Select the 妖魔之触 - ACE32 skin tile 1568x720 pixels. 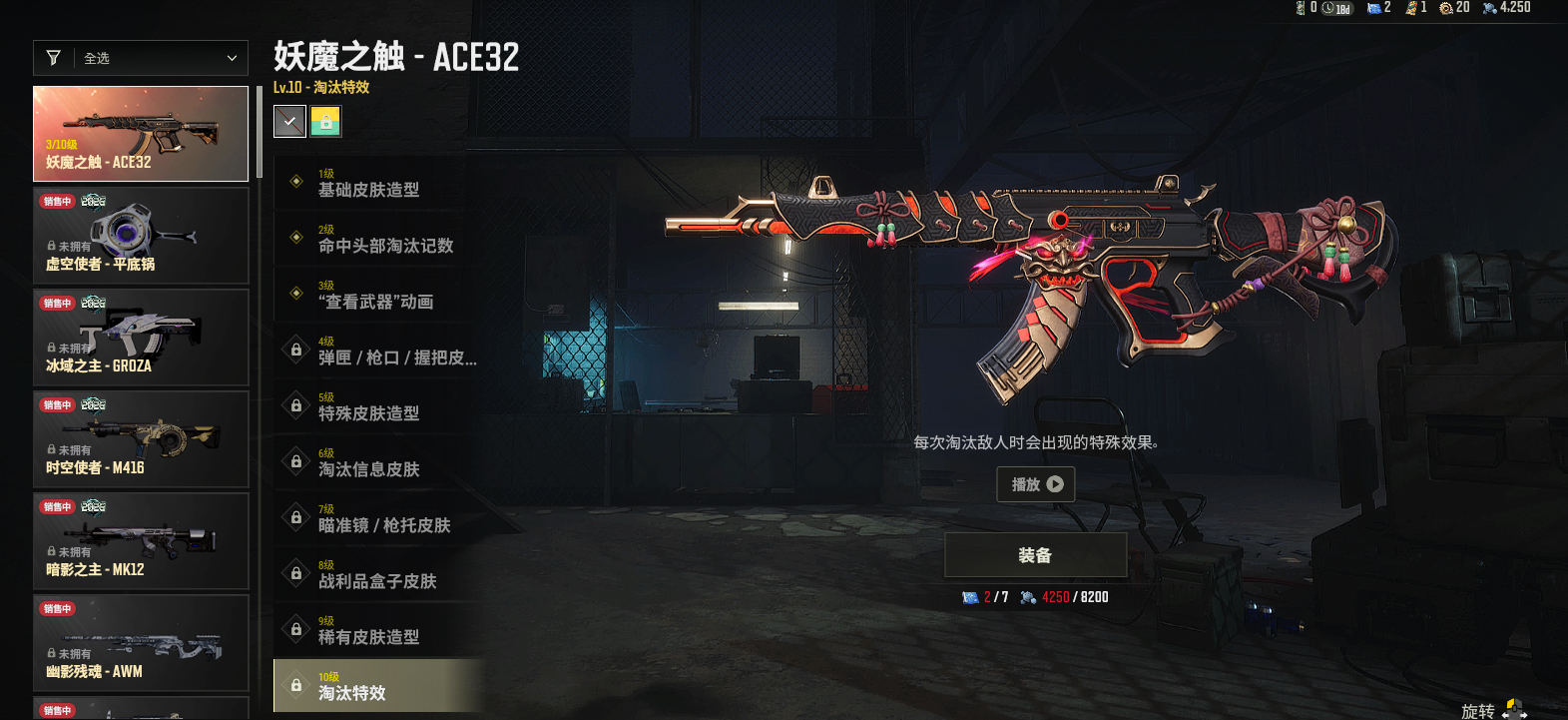pyautogui.click(x=141, y=134)
